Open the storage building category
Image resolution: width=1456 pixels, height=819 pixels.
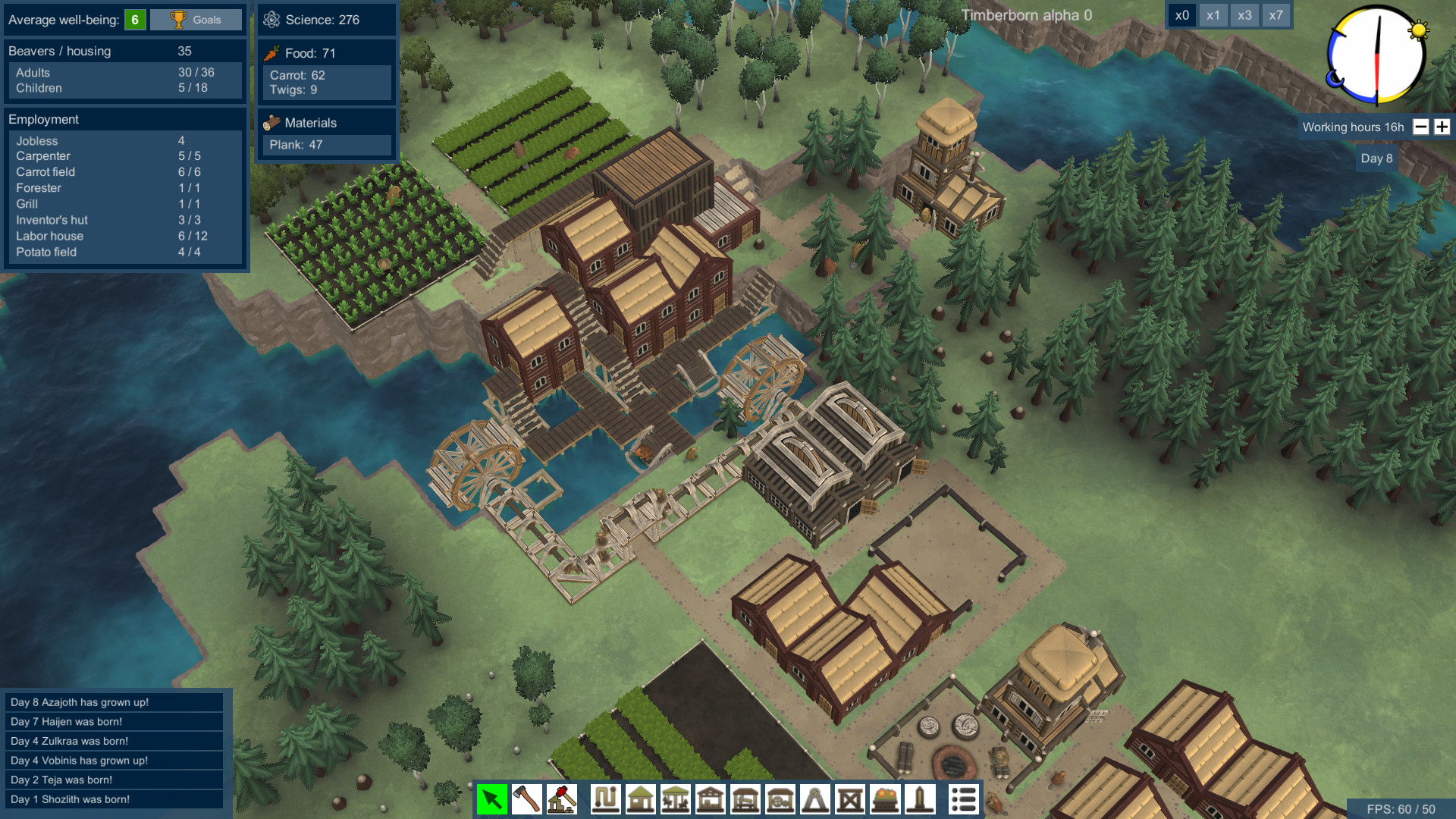pos(711,799)
